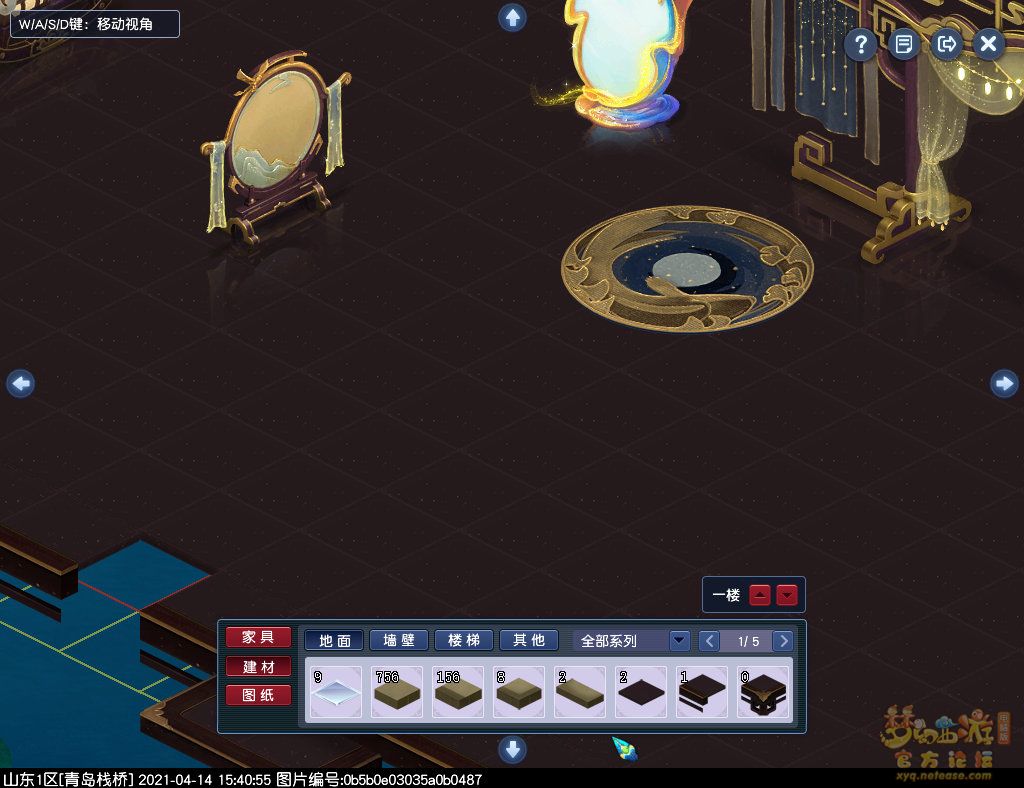The image size is (1024, 788).
Task: Open the question mark help button
Action: click(x=860, y=44)
